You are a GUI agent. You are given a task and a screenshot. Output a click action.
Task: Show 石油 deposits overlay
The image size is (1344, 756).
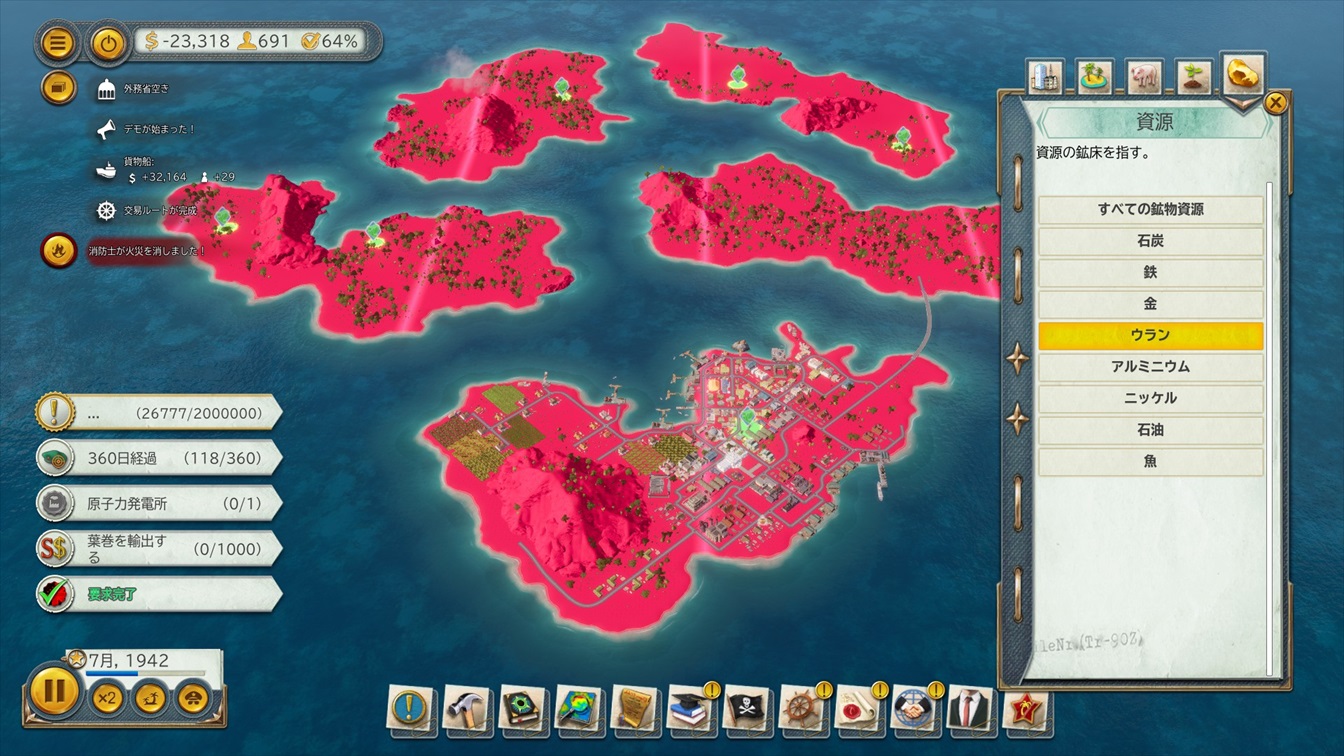pos(1150,430)
